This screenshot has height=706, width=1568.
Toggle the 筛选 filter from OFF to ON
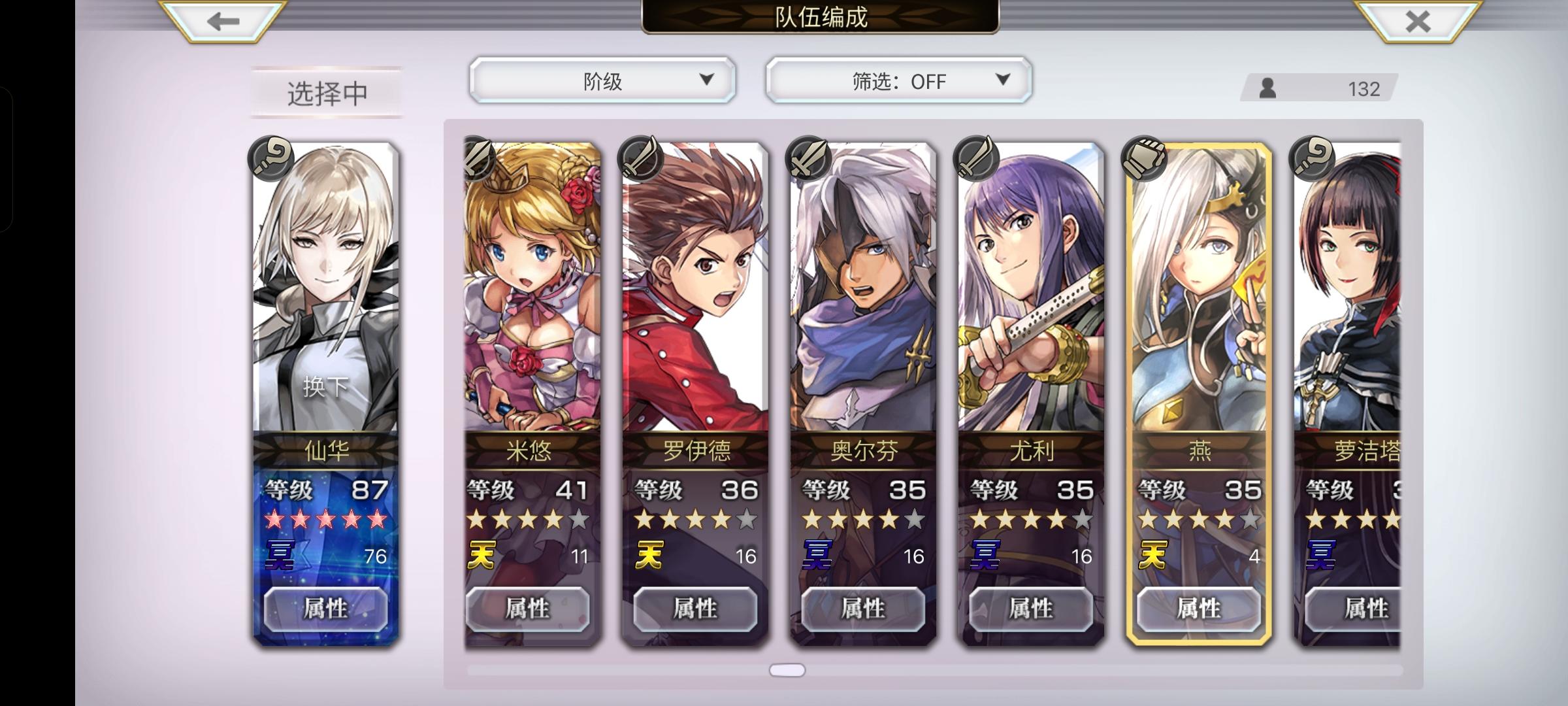898,80
